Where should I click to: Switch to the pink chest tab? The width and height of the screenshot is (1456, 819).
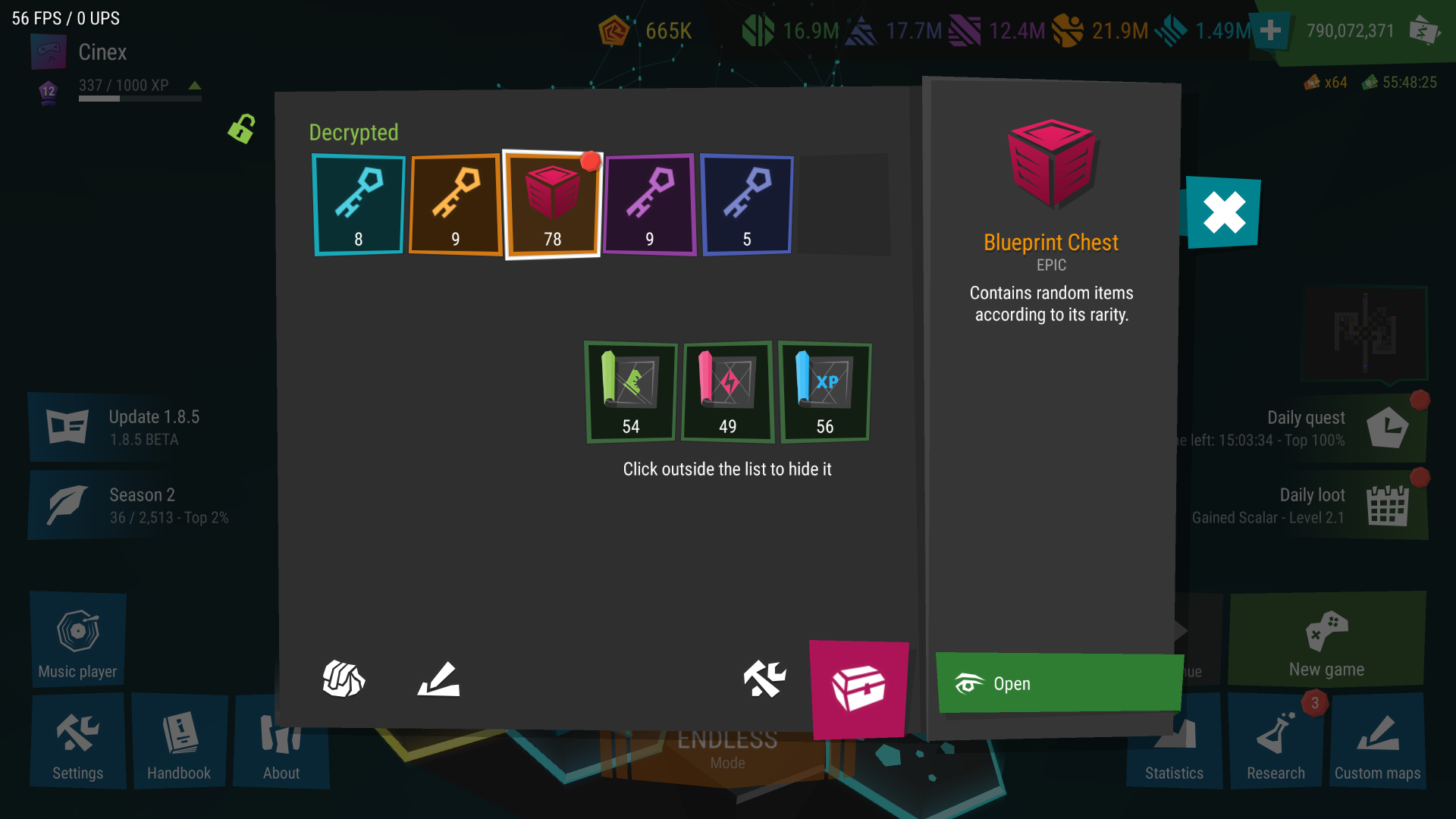[x=858, y=689]
